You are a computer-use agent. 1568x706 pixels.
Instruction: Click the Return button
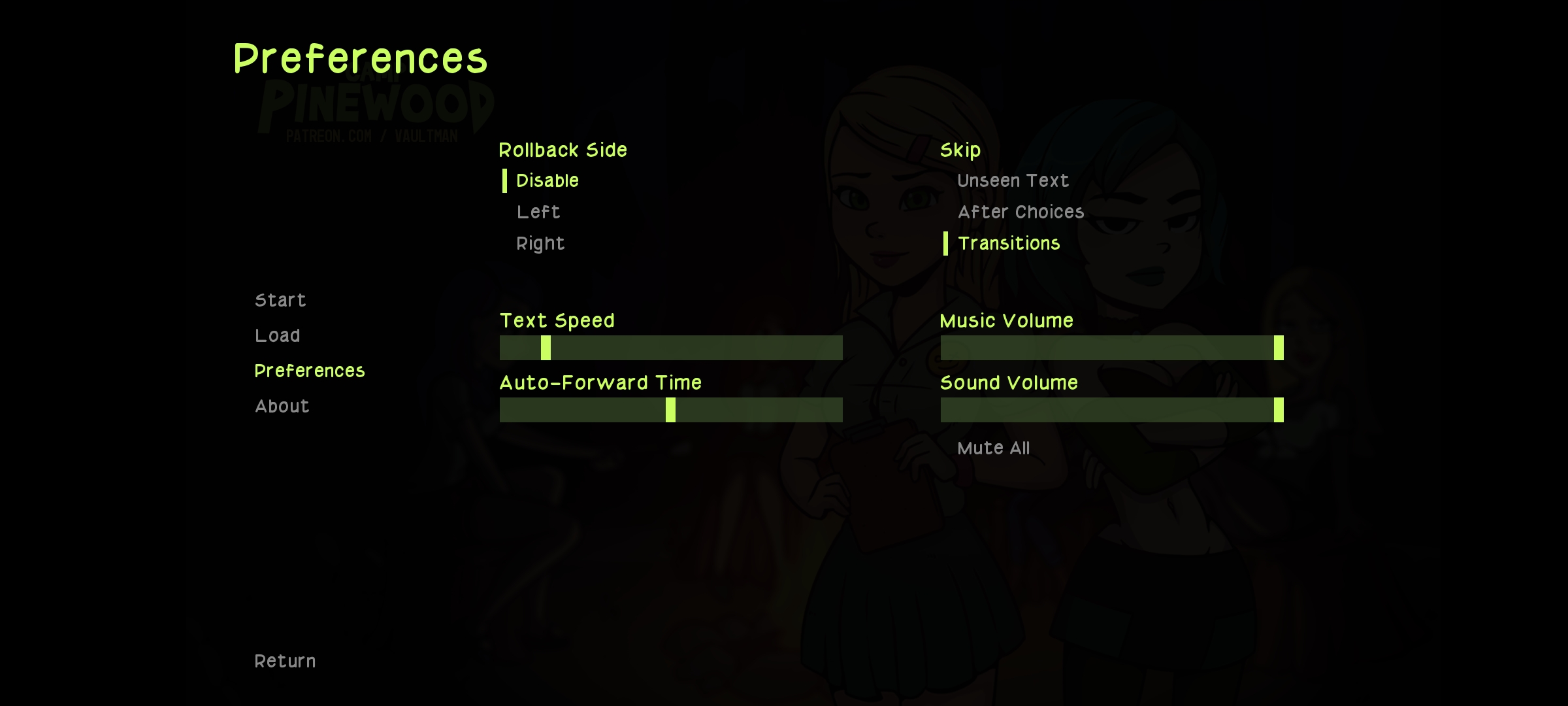[x=285, y=662]
